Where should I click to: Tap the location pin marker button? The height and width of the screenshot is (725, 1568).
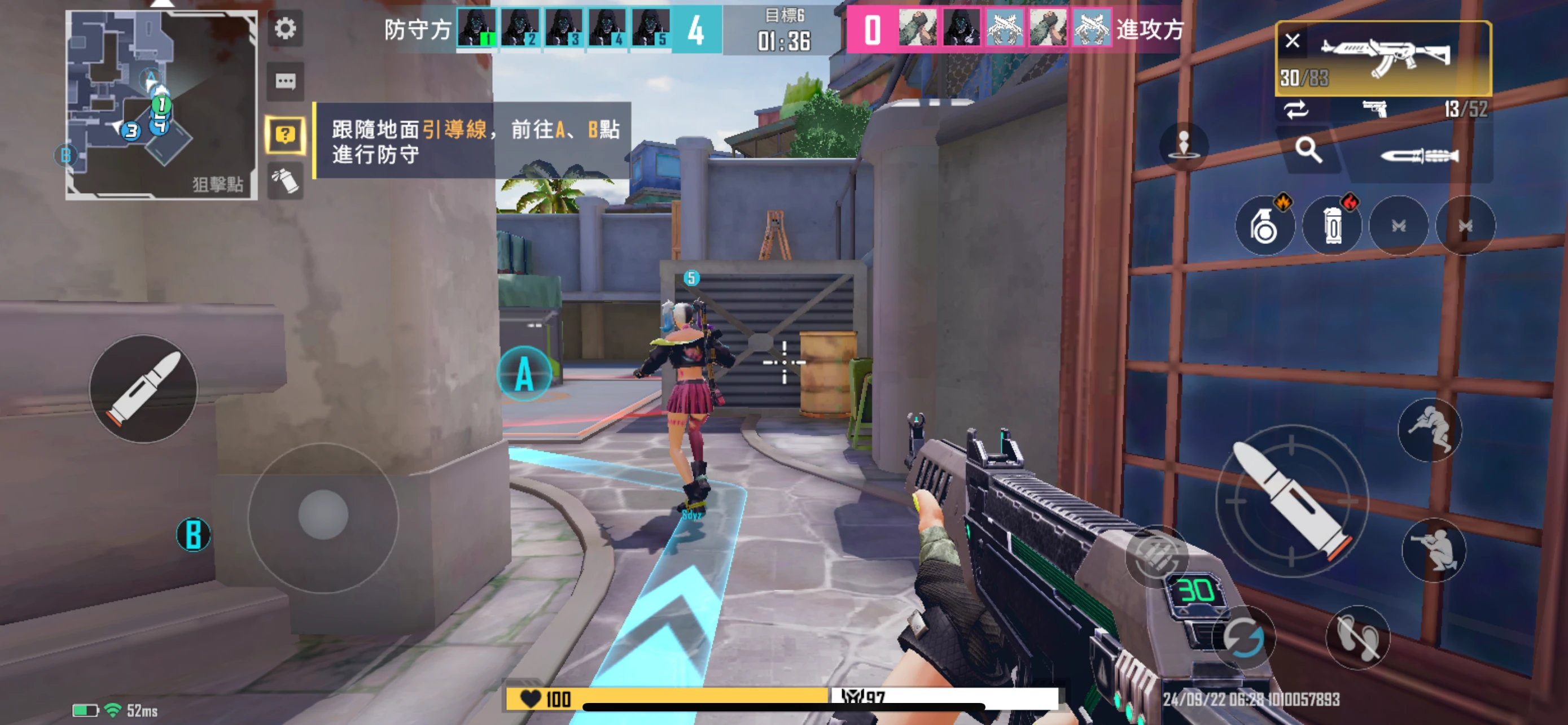1183,145
